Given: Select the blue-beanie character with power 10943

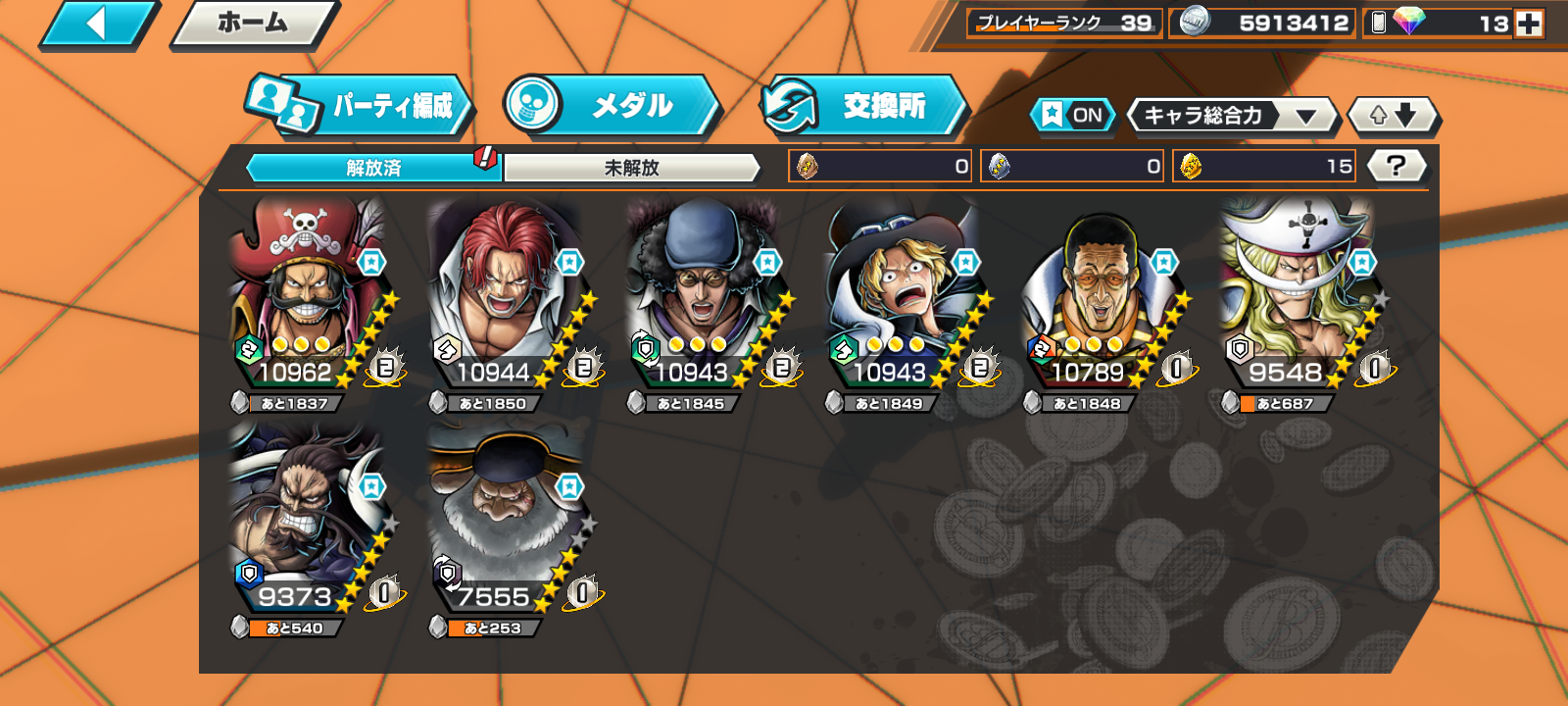Looking at the screenshot, I should (702, 294).
